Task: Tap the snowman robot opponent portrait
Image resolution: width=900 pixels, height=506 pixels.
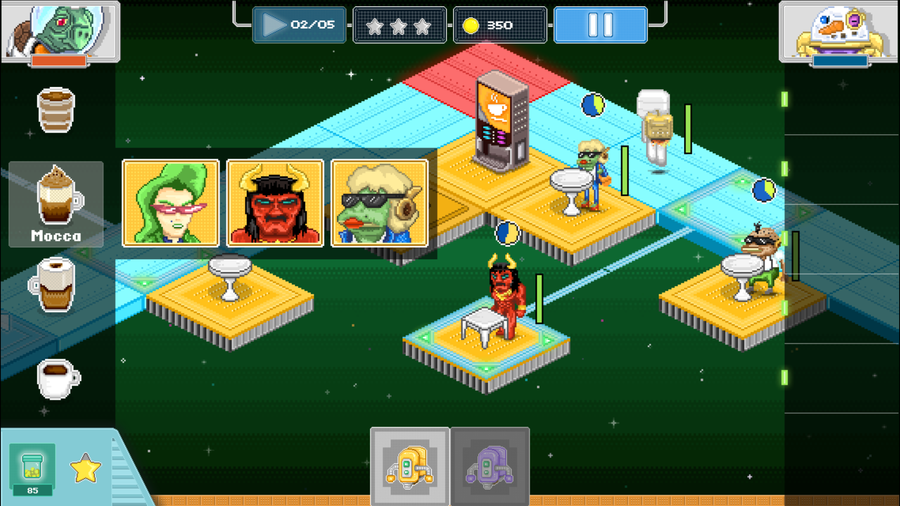Action: point(838,32)
